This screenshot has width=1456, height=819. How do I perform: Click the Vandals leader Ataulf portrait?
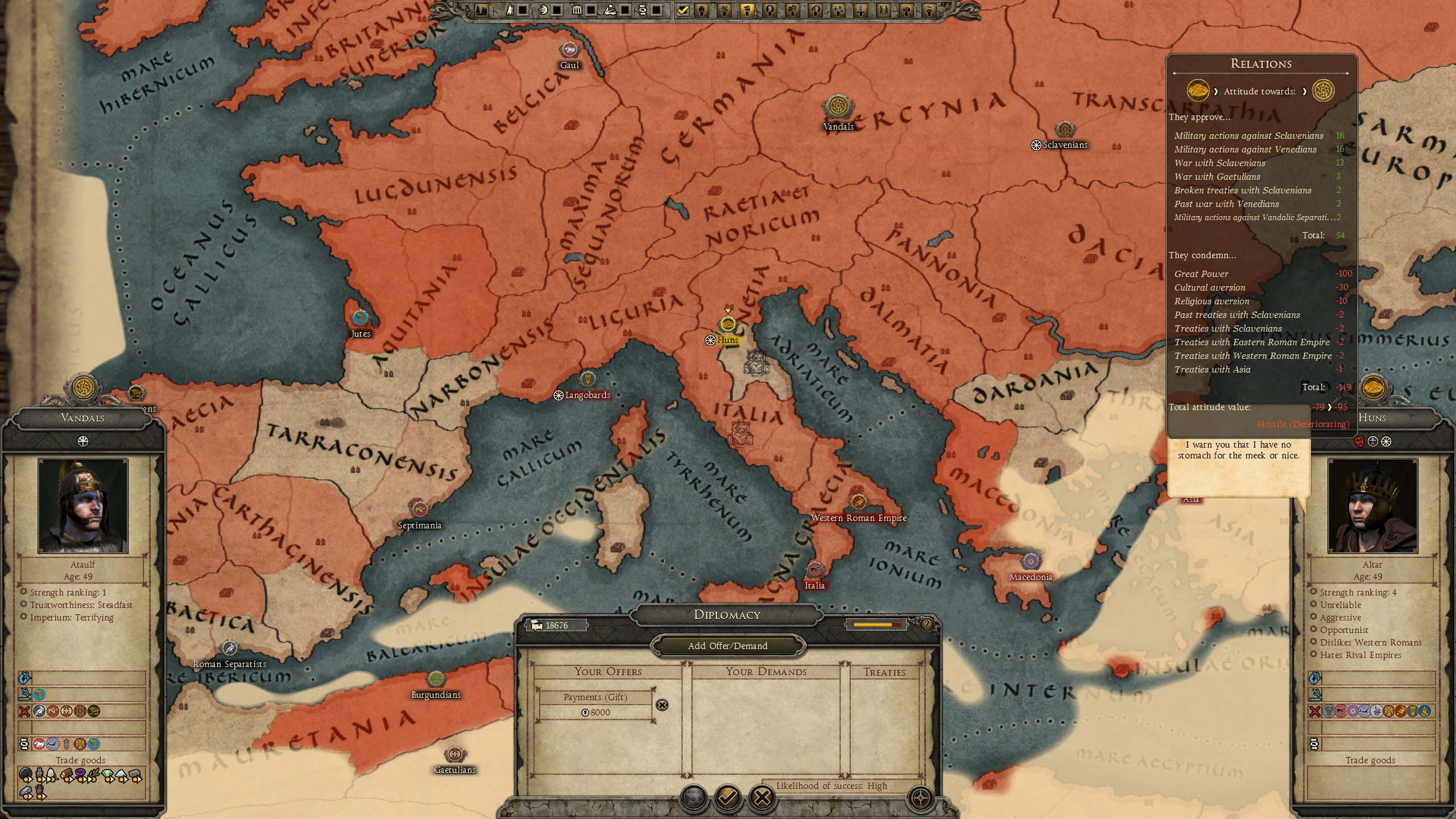[x=83, y=506]
